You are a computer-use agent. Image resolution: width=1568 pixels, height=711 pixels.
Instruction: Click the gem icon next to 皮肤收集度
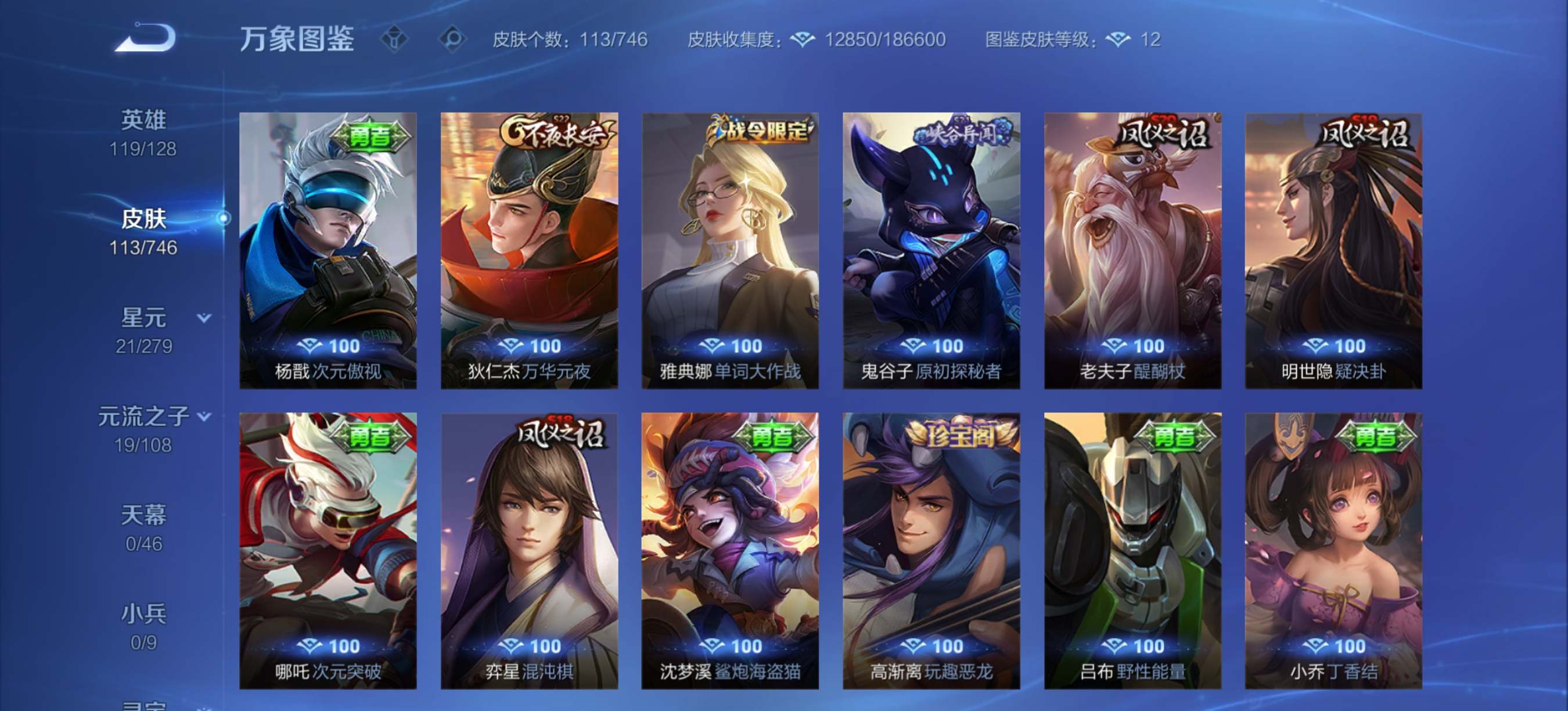pos(804,40)
